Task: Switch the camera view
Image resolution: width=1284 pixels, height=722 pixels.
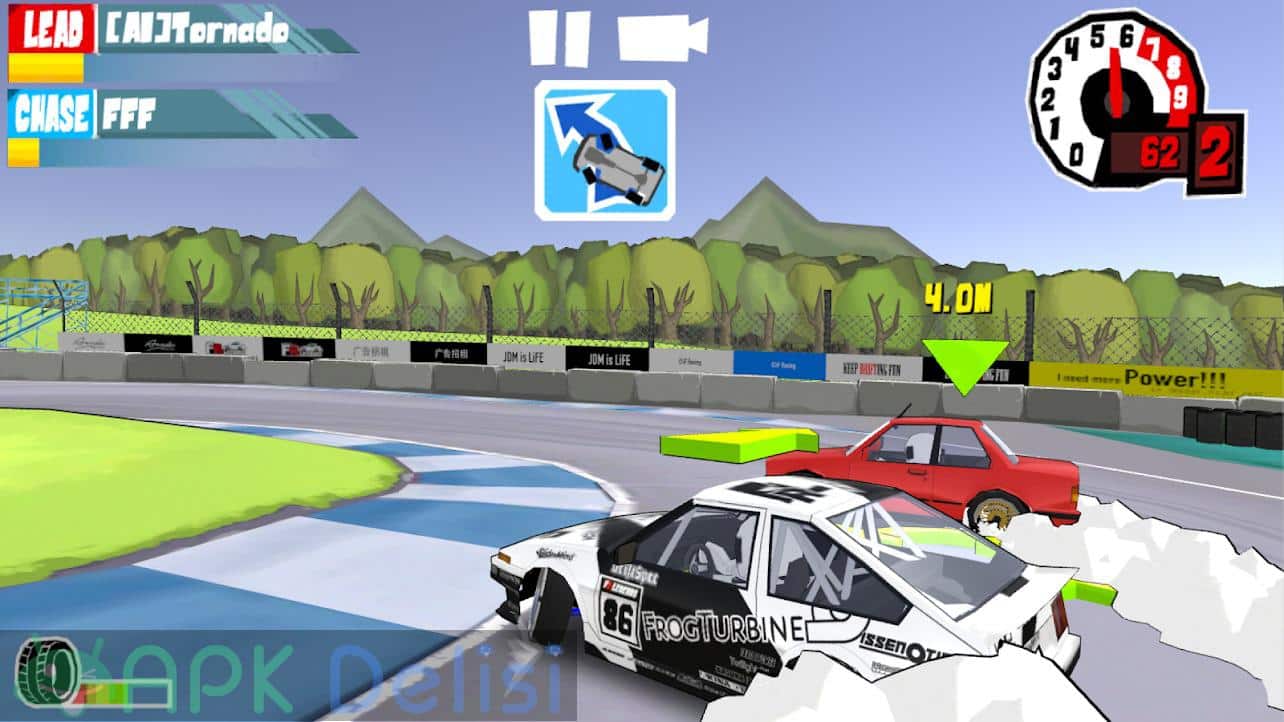Action: [x=662, y=38]
